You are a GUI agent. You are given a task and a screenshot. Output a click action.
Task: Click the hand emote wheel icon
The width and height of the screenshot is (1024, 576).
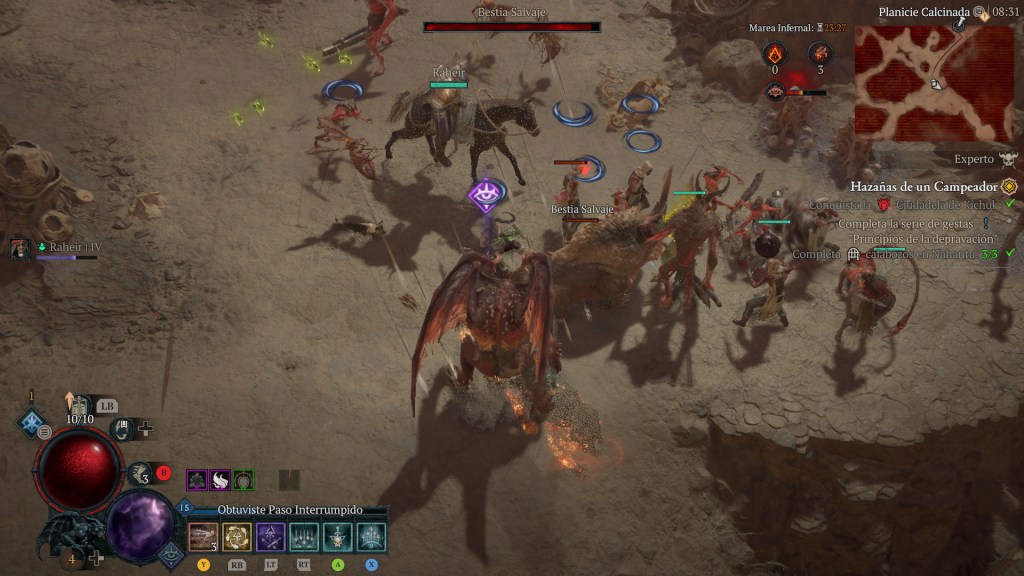[x=122, y=428]
